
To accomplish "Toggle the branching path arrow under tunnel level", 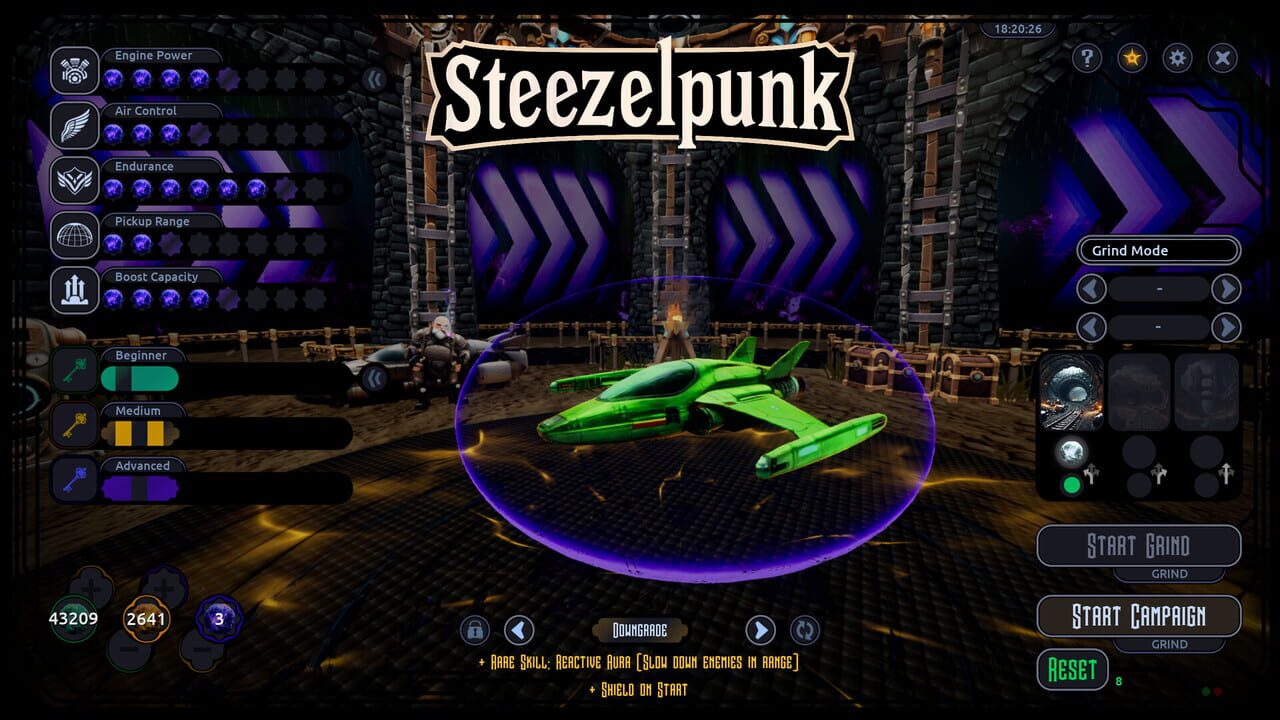I will click(1092, 474).
